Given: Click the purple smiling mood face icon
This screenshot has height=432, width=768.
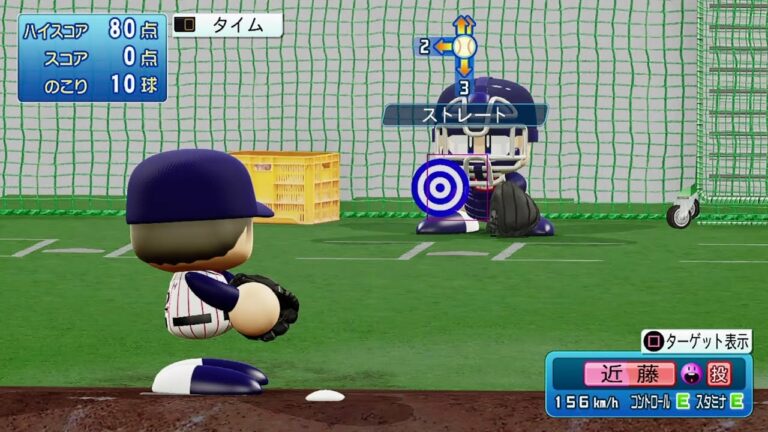Looking at the screenshot, I should coord(690,375).
